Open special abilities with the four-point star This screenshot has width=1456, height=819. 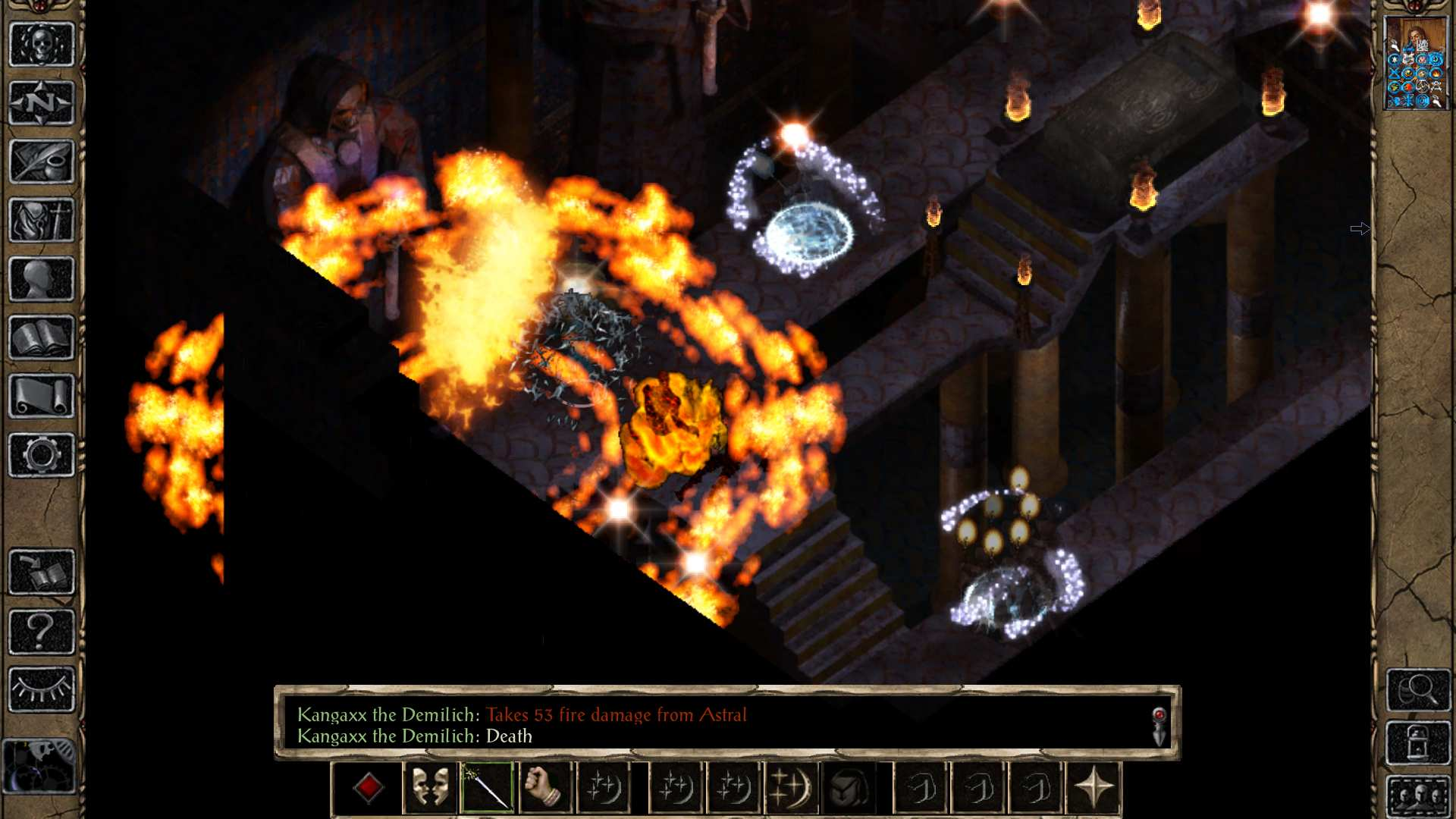(x=1094, y=788)
